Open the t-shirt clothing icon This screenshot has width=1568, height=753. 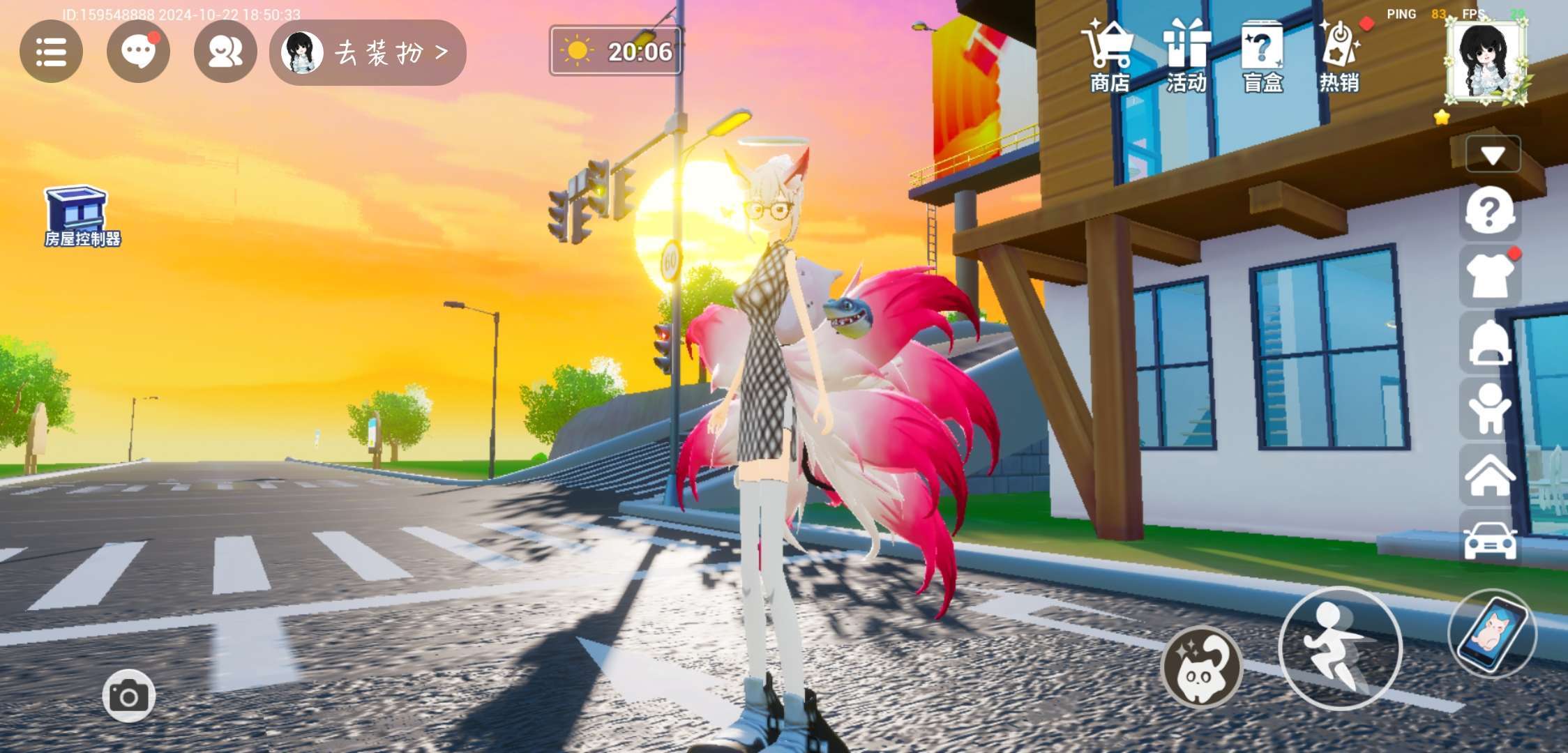coord(1489,277)
